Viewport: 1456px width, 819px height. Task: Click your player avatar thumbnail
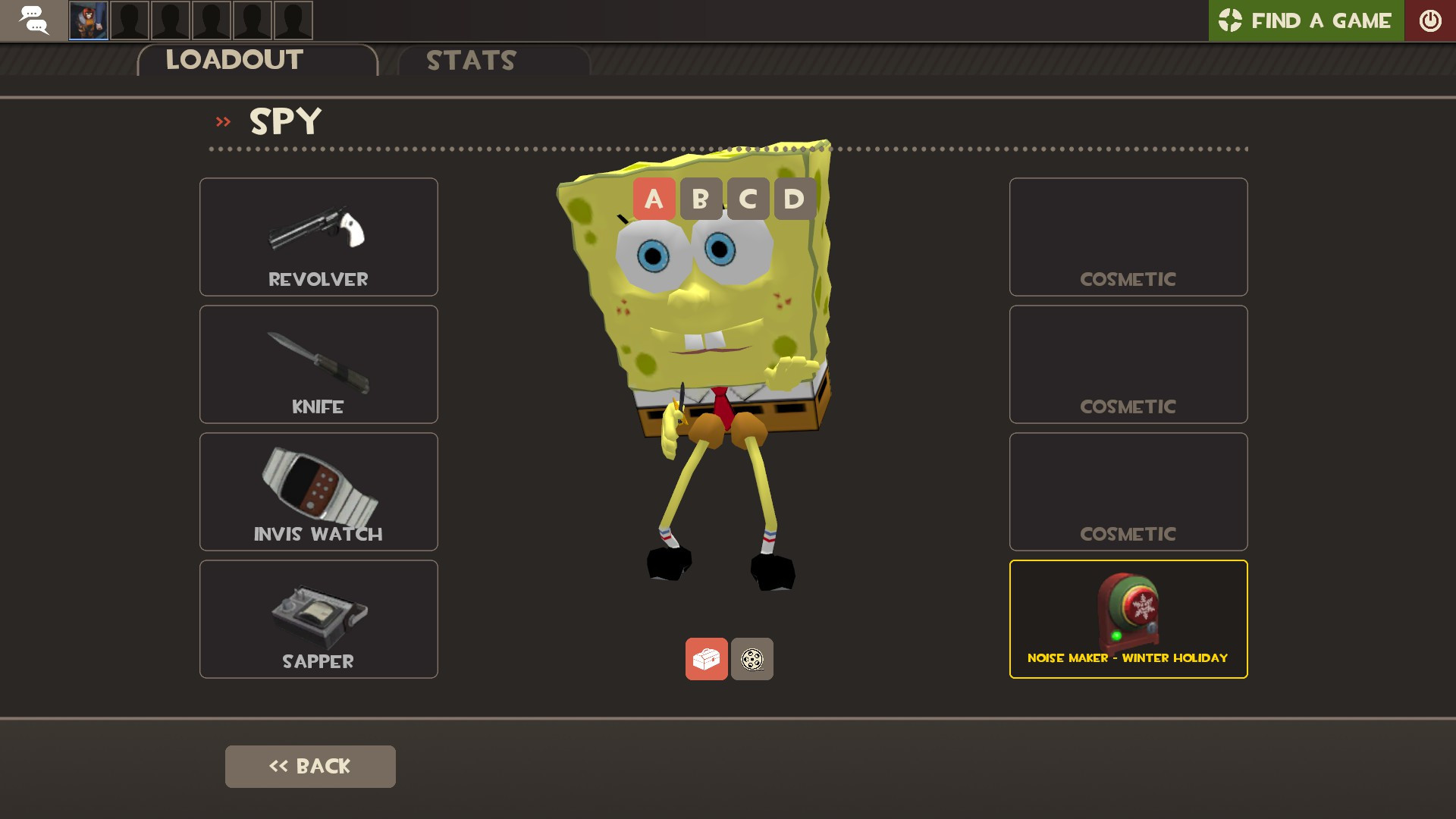pyautogui.click(x=89, y=20)
